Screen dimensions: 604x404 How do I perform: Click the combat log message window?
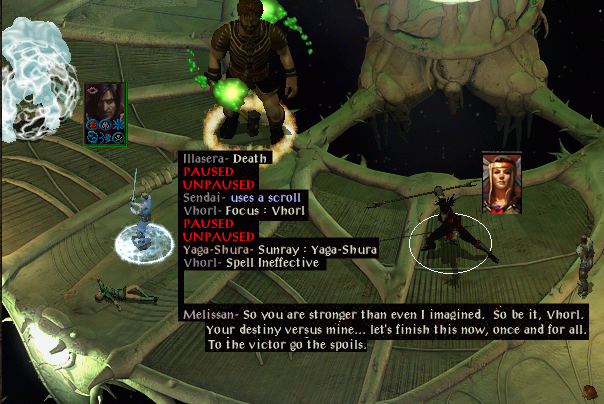click(x=251, y=210)
